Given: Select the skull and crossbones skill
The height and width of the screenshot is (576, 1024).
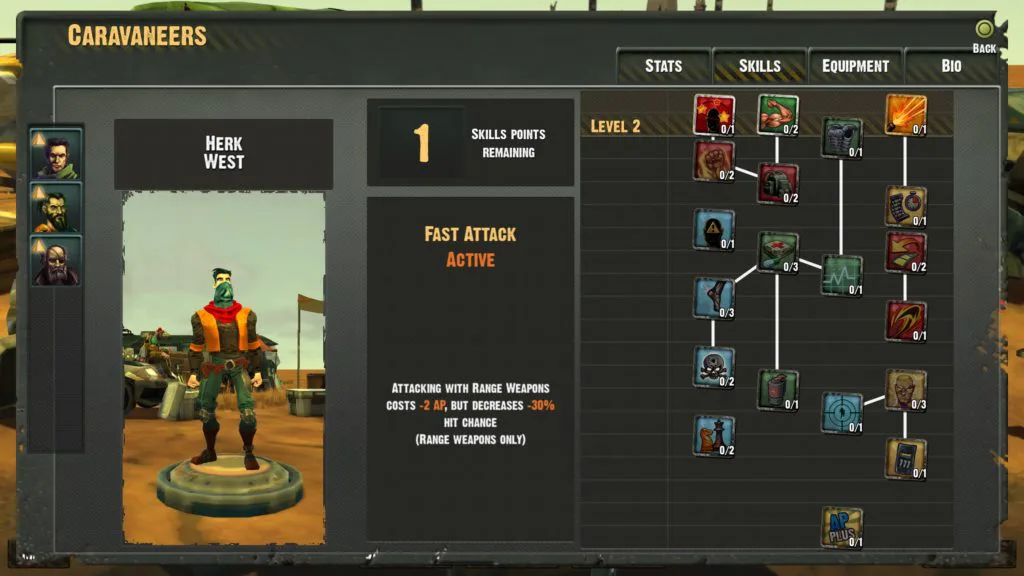Looking at the screenshot, I should [x=714, y=366].
